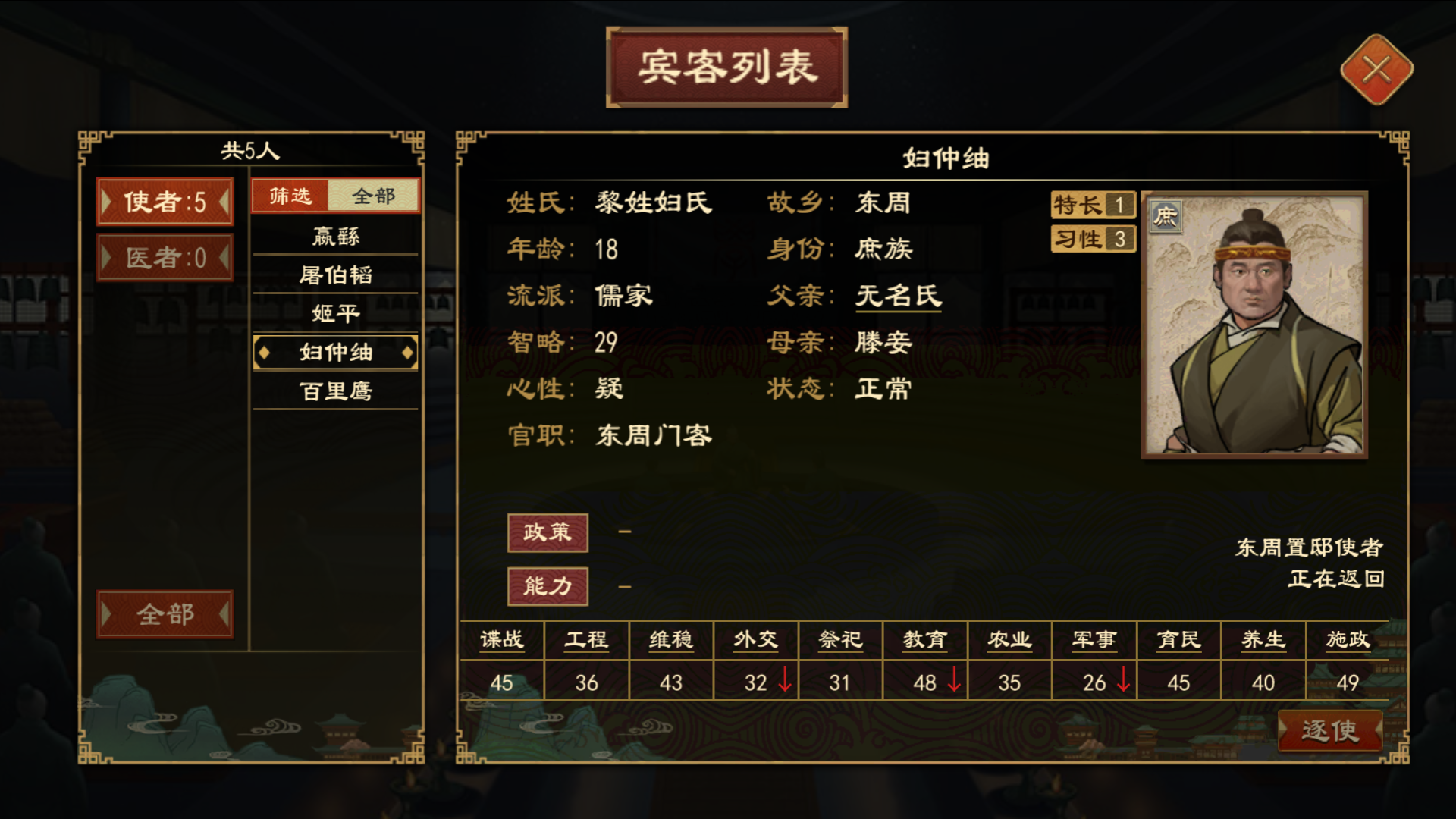Open the 特长 specialties badge
Screen dimensions: 1456x819
coord(1092,205)
